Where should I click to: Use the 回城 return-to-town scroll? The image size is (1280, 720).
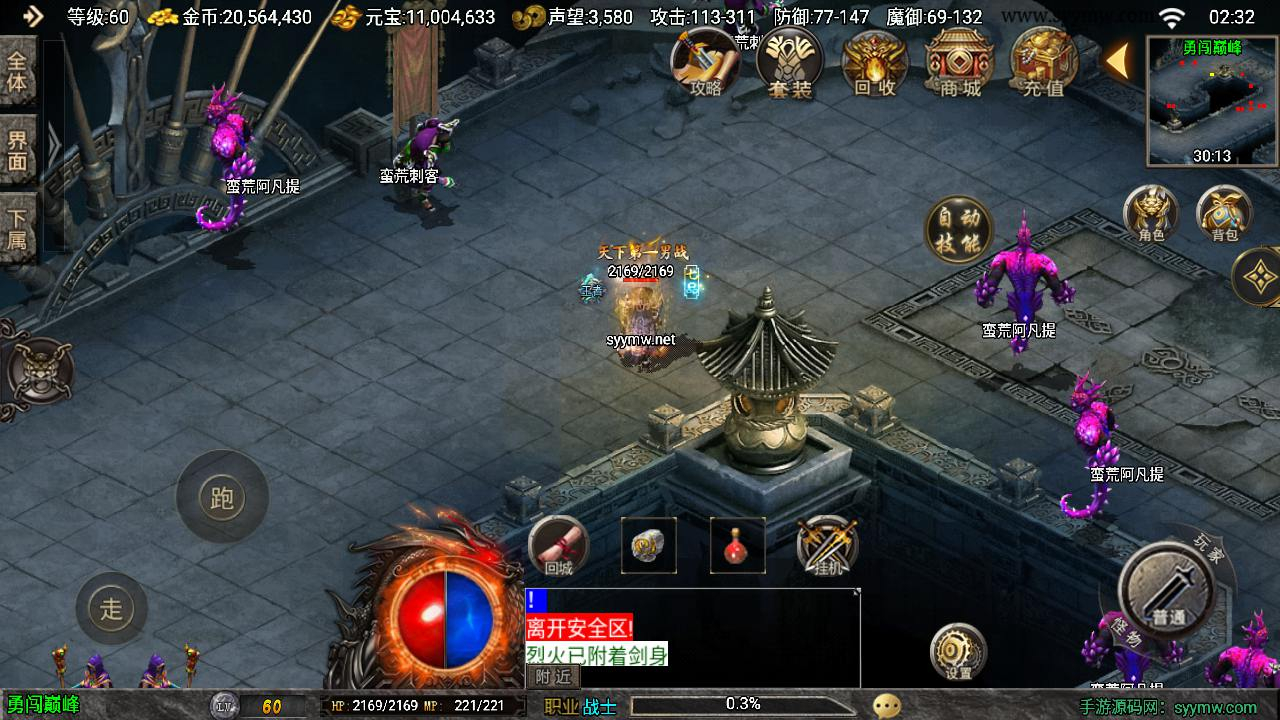point(558,547)
